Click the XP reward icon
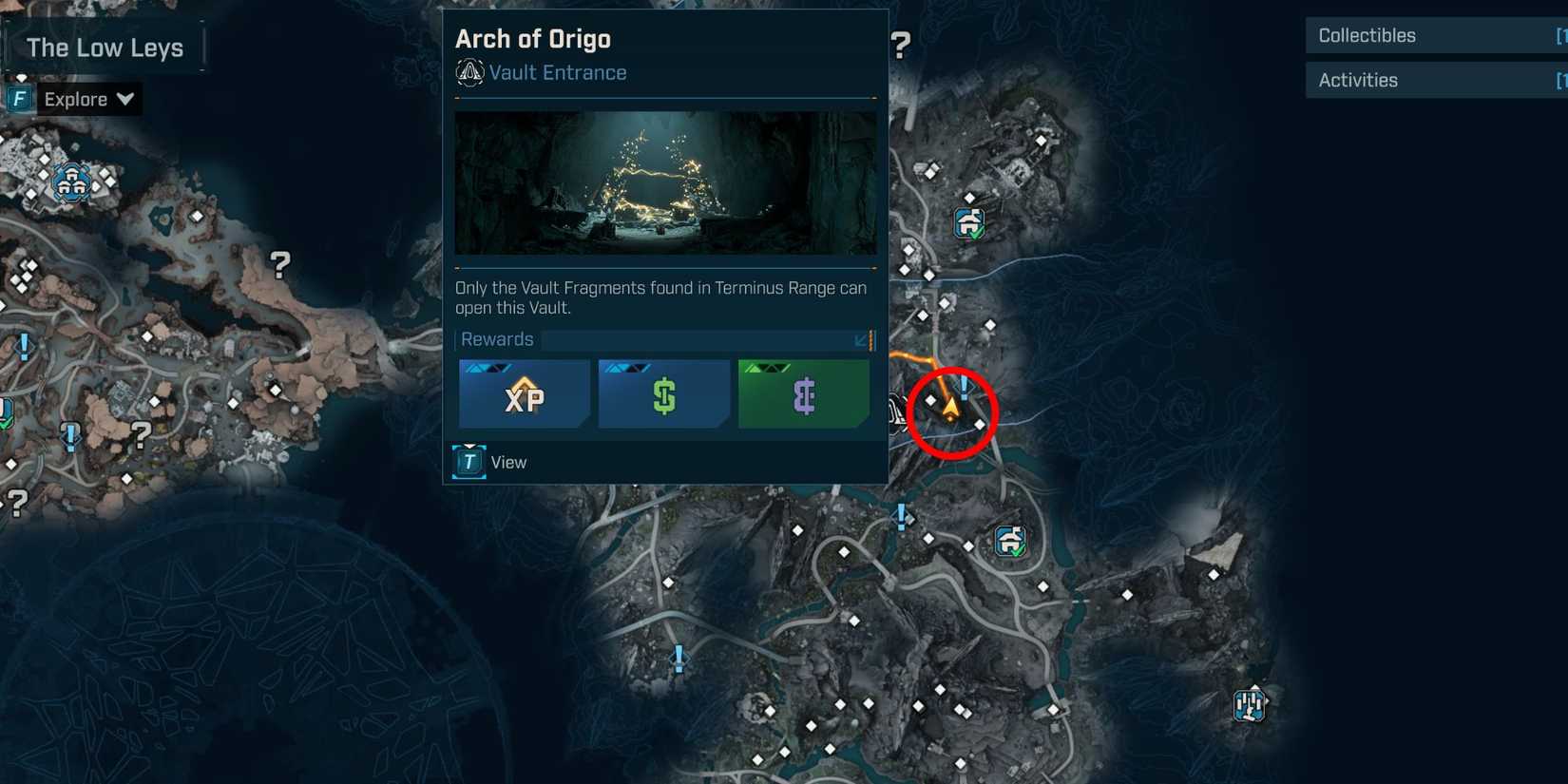 (x=524, y=393)
